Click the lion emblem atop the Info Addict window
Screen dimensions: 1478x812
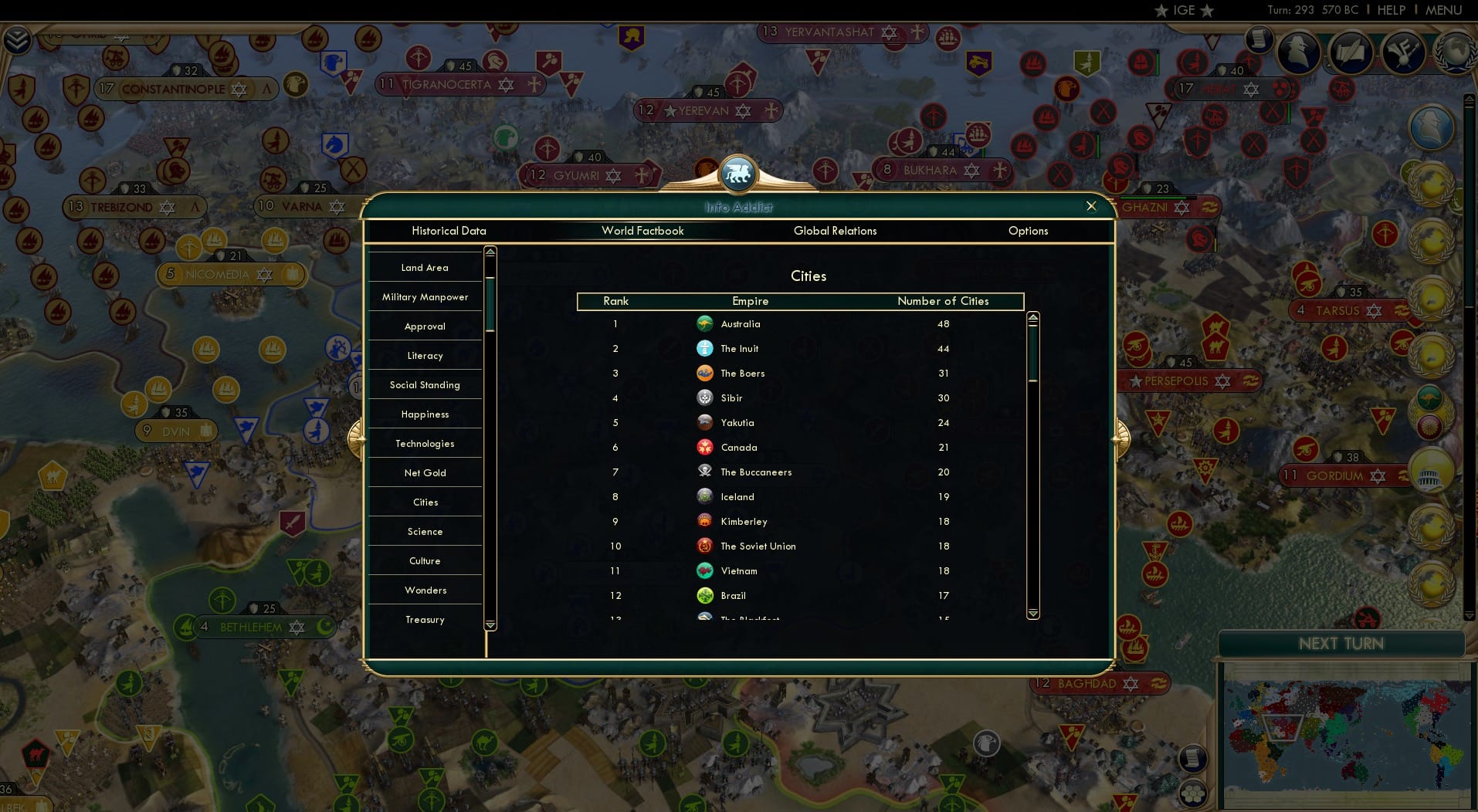[x=738, y=174]
